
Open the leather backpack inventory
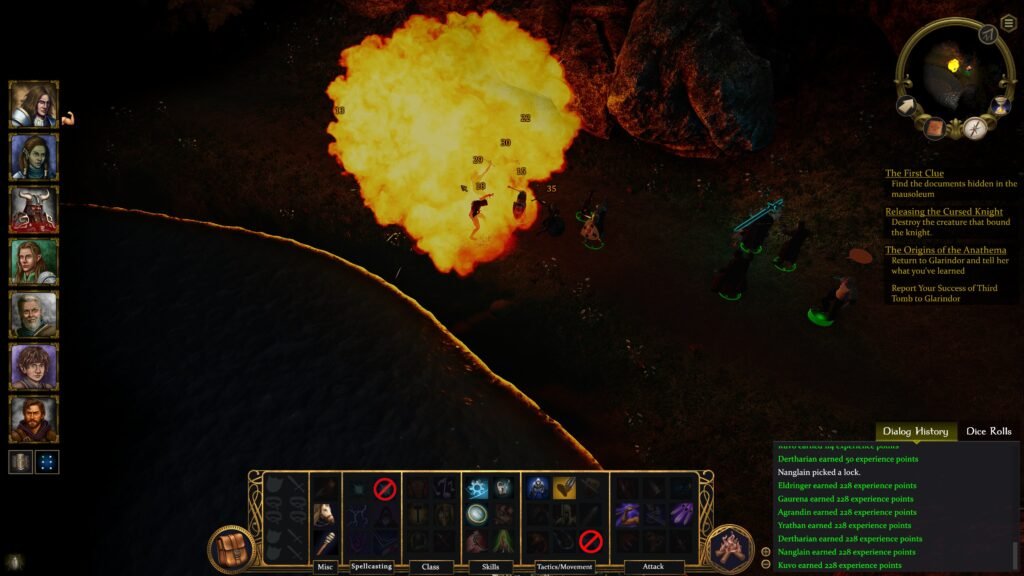click(x=231, y=549)
